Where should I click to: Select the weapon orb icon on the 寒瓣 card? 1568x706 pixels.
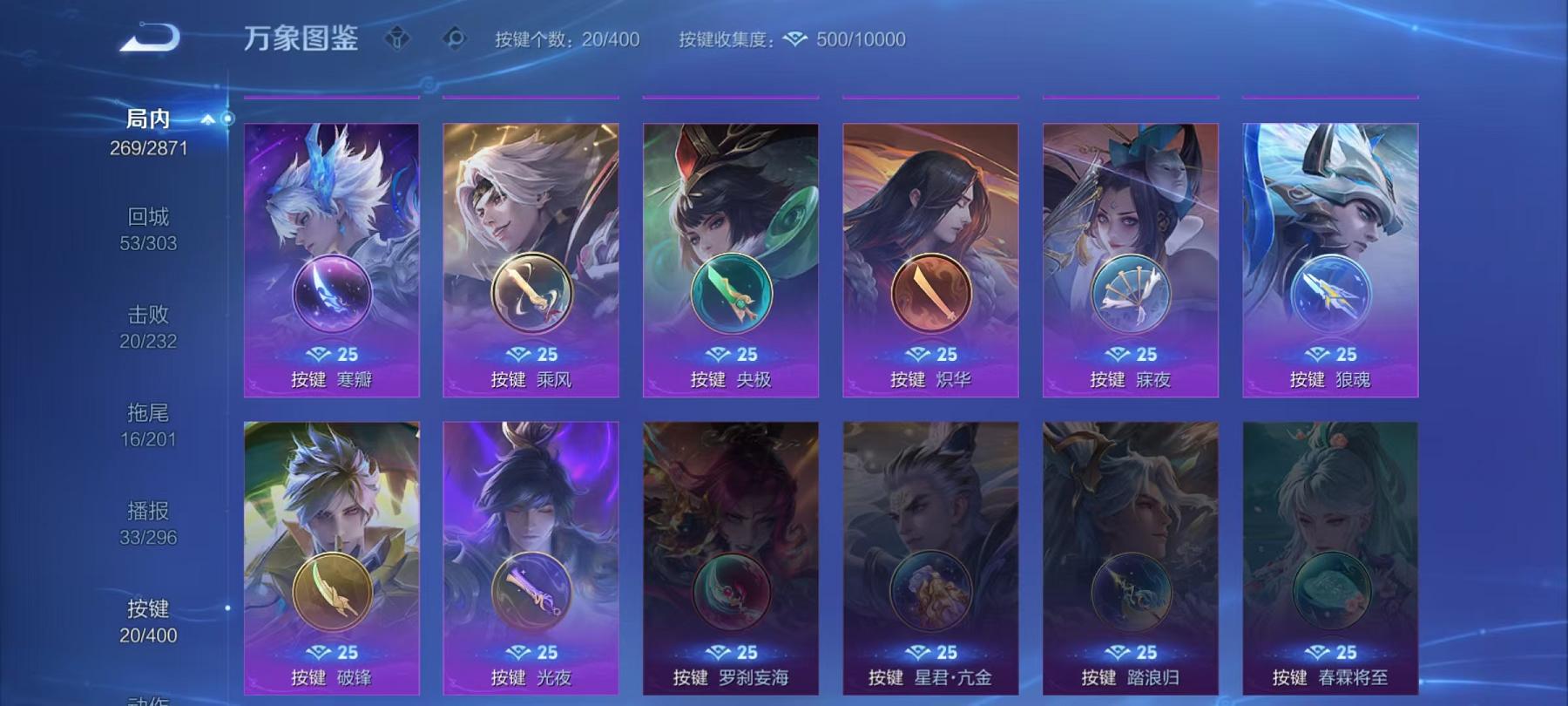tap(330, 294)
